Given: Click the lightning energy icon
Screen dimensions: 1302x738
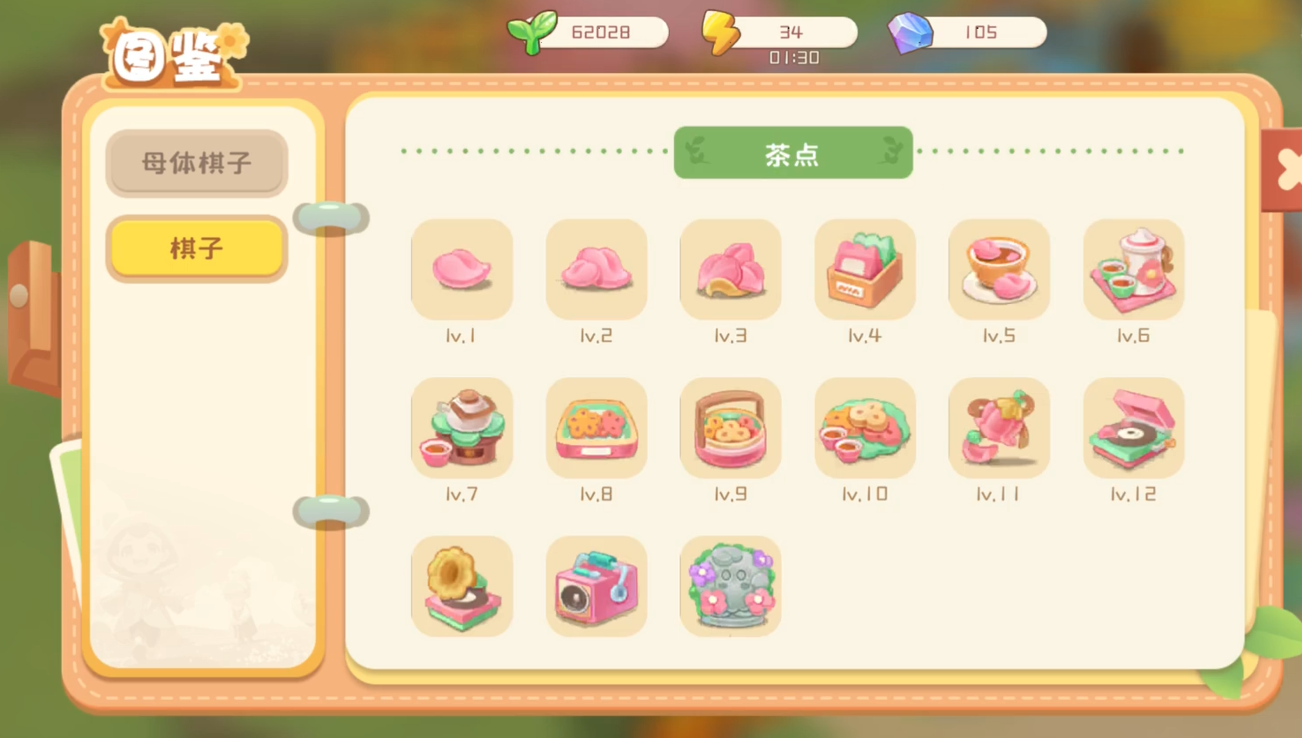Looking at the screenshot, I should click(722, 31).
